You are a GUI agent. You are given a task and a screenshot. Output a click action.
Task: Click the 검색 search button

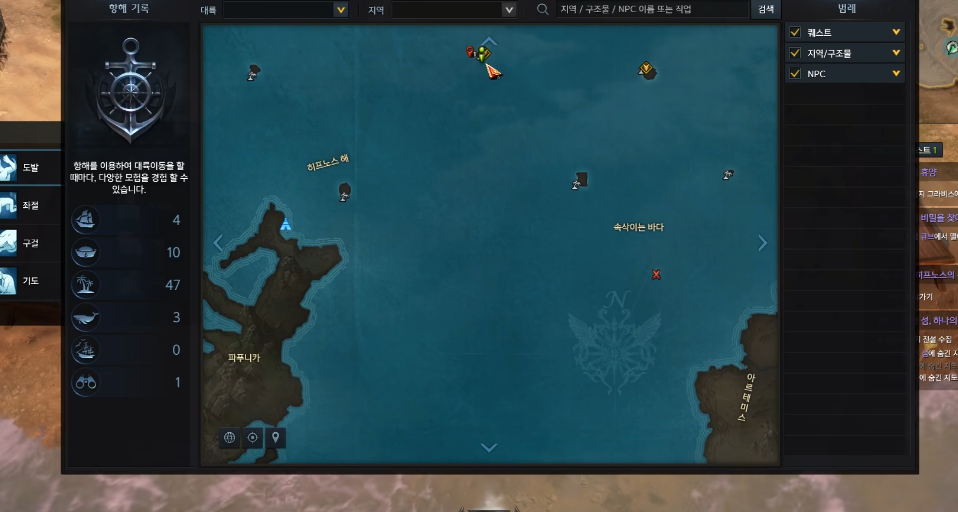tap(766, 9)
